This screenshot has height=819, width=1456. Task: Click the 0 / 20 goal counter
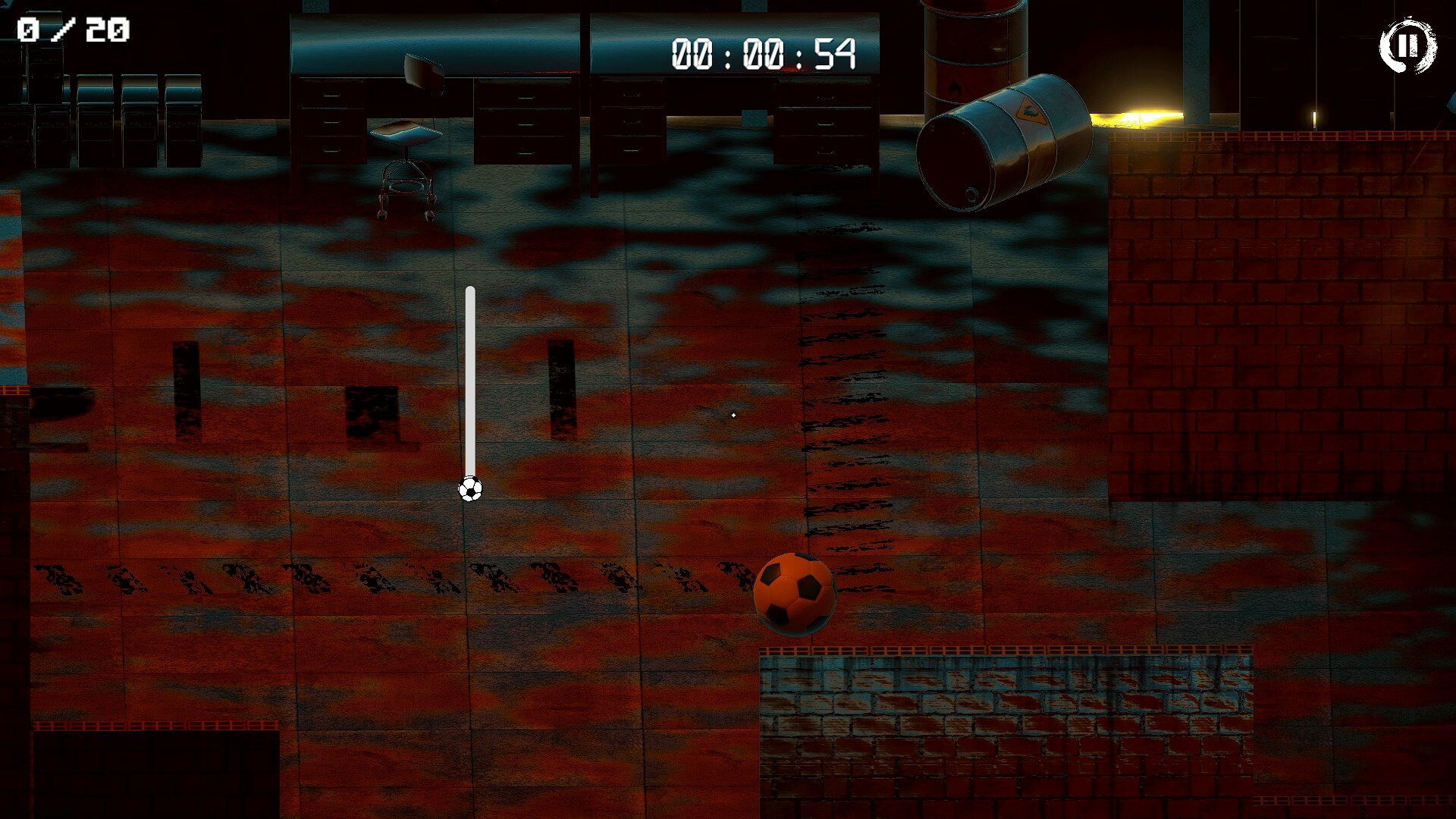click(x=72, y=30)
